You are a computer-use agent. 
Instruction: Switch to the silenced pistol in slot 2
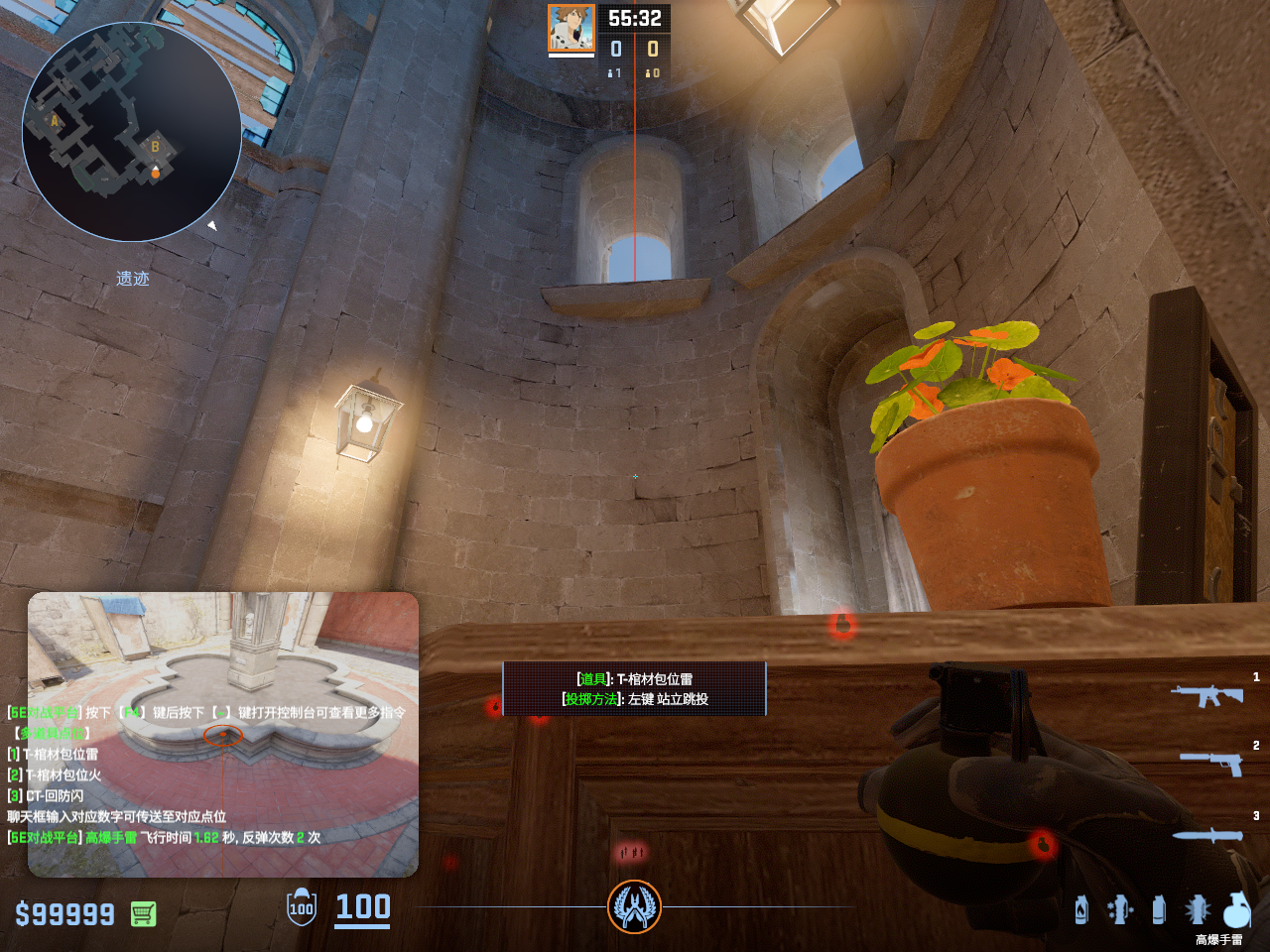1211,763
